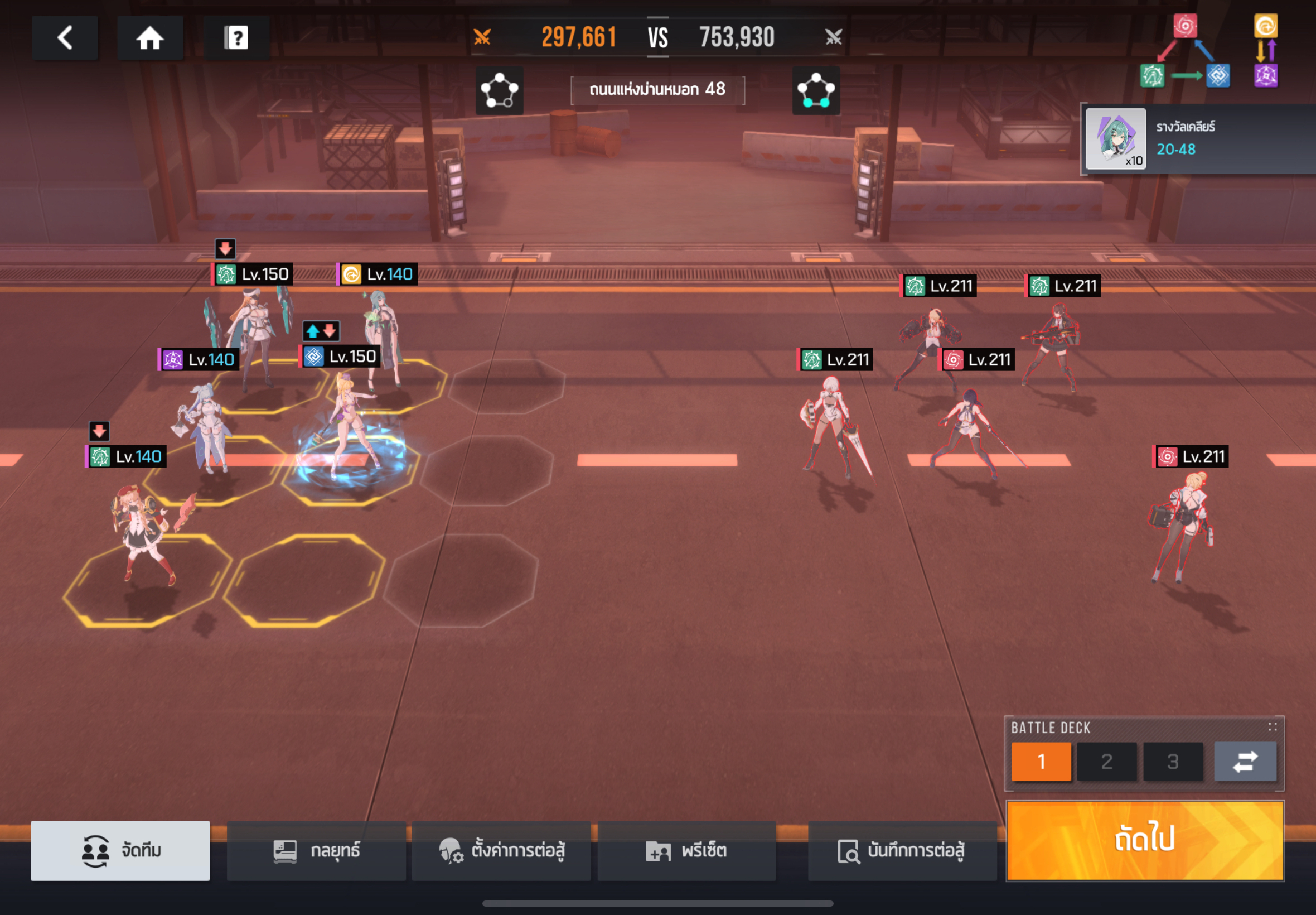Go back with the arrow button

click(x=65, y=38)
